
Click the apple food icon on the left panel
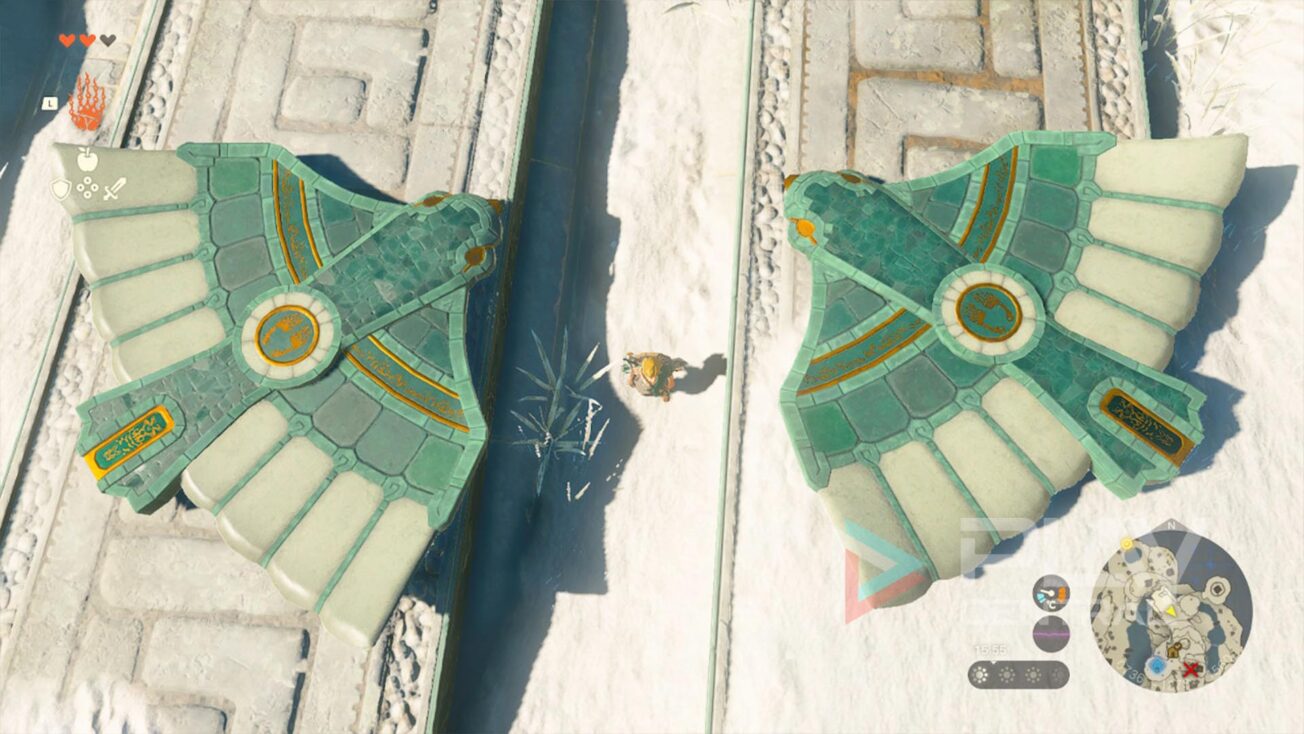(x=86, y=159)
